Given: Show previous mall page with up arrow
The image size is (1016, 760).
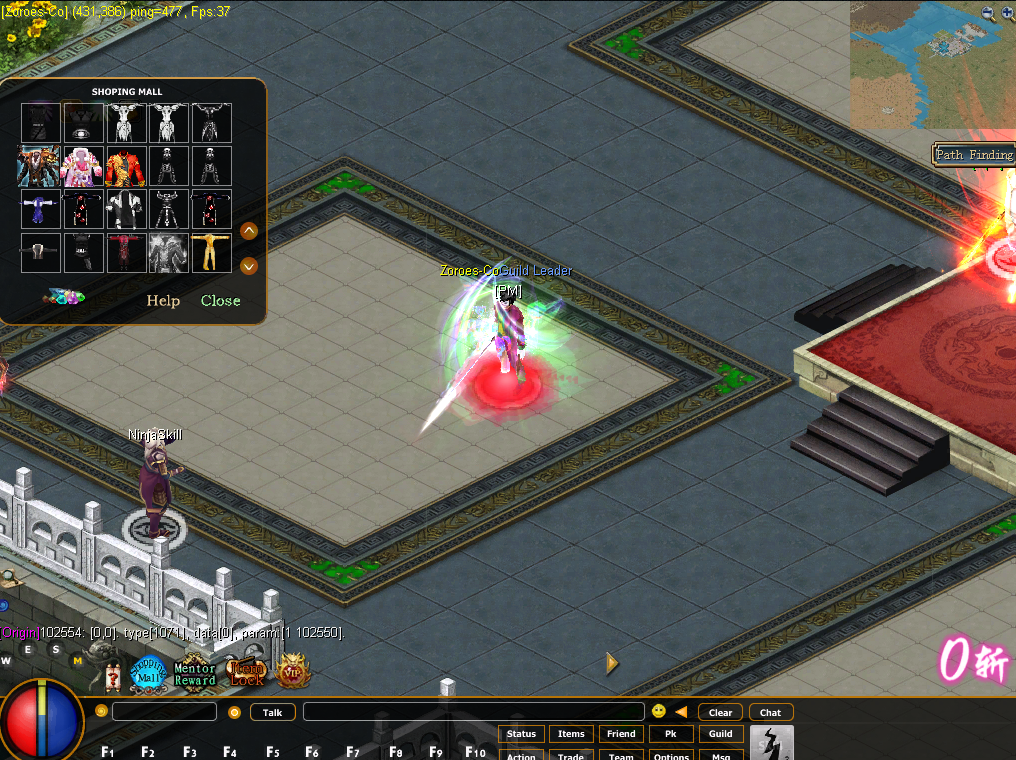Looking at the screenshot, I should pos(250,231).
